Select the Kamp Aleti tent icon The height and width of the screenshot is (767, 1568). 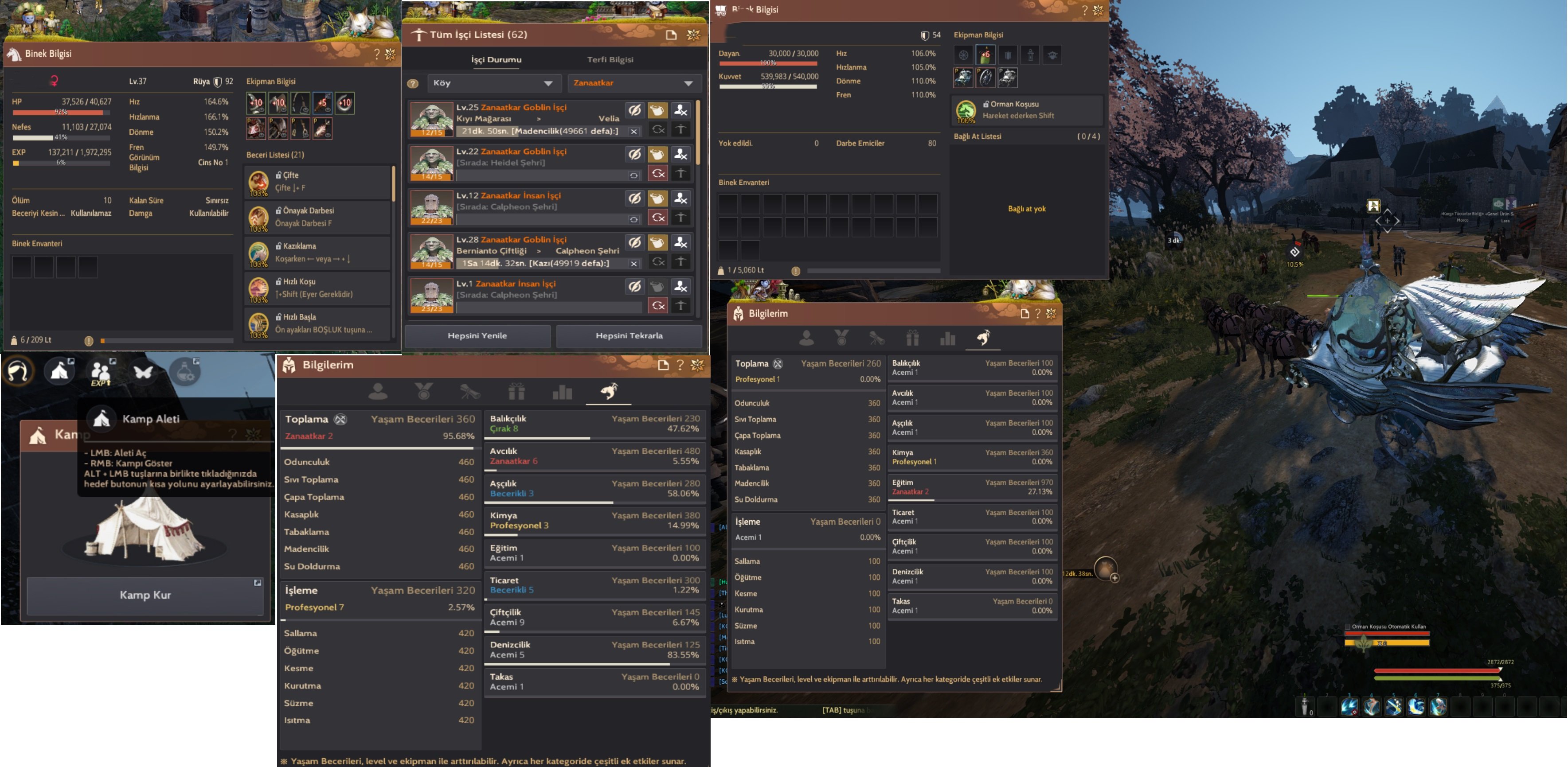[101, 419]
